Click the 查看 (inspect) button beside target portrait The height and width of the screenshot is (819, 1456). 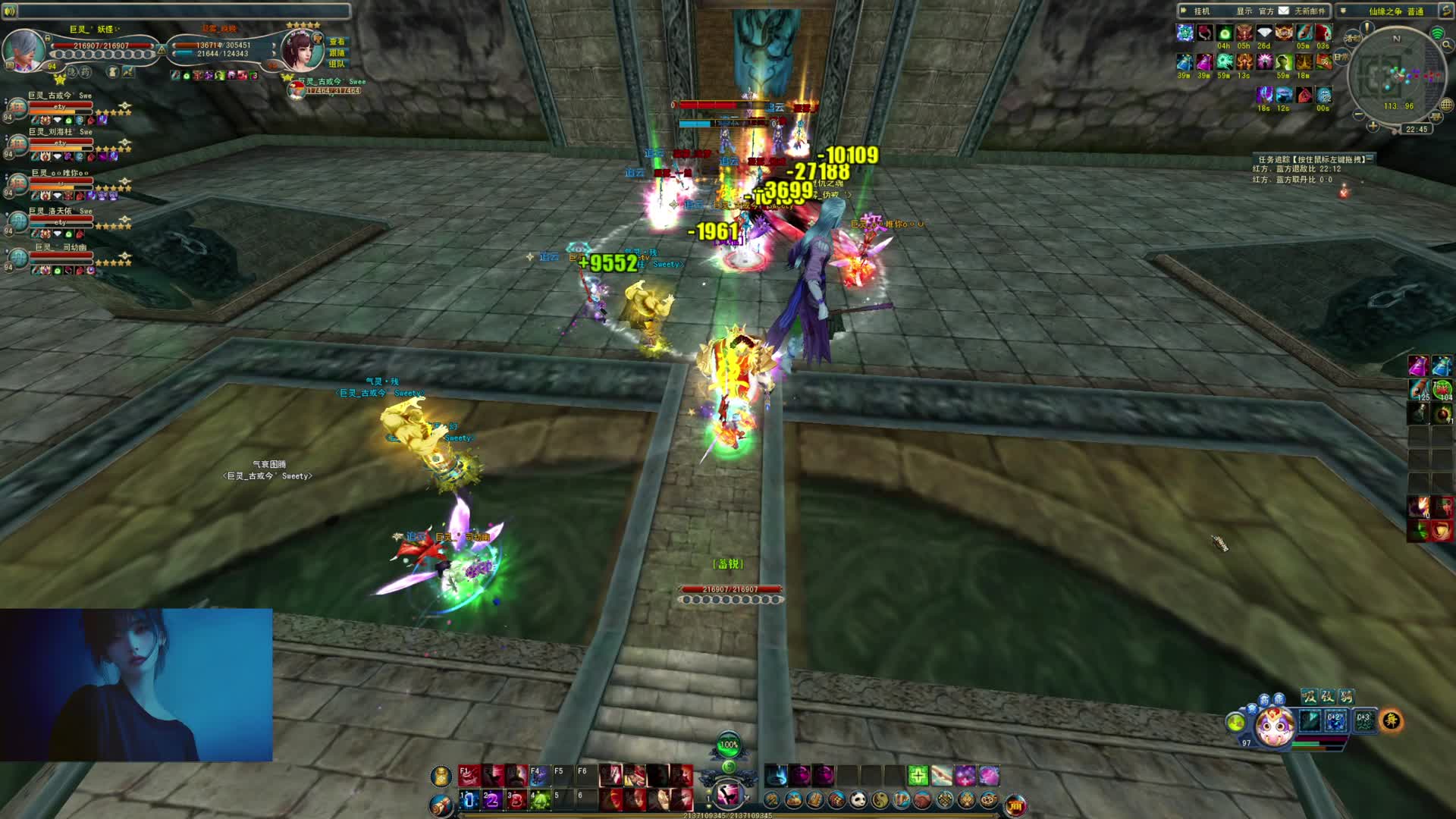coord(337,42)
